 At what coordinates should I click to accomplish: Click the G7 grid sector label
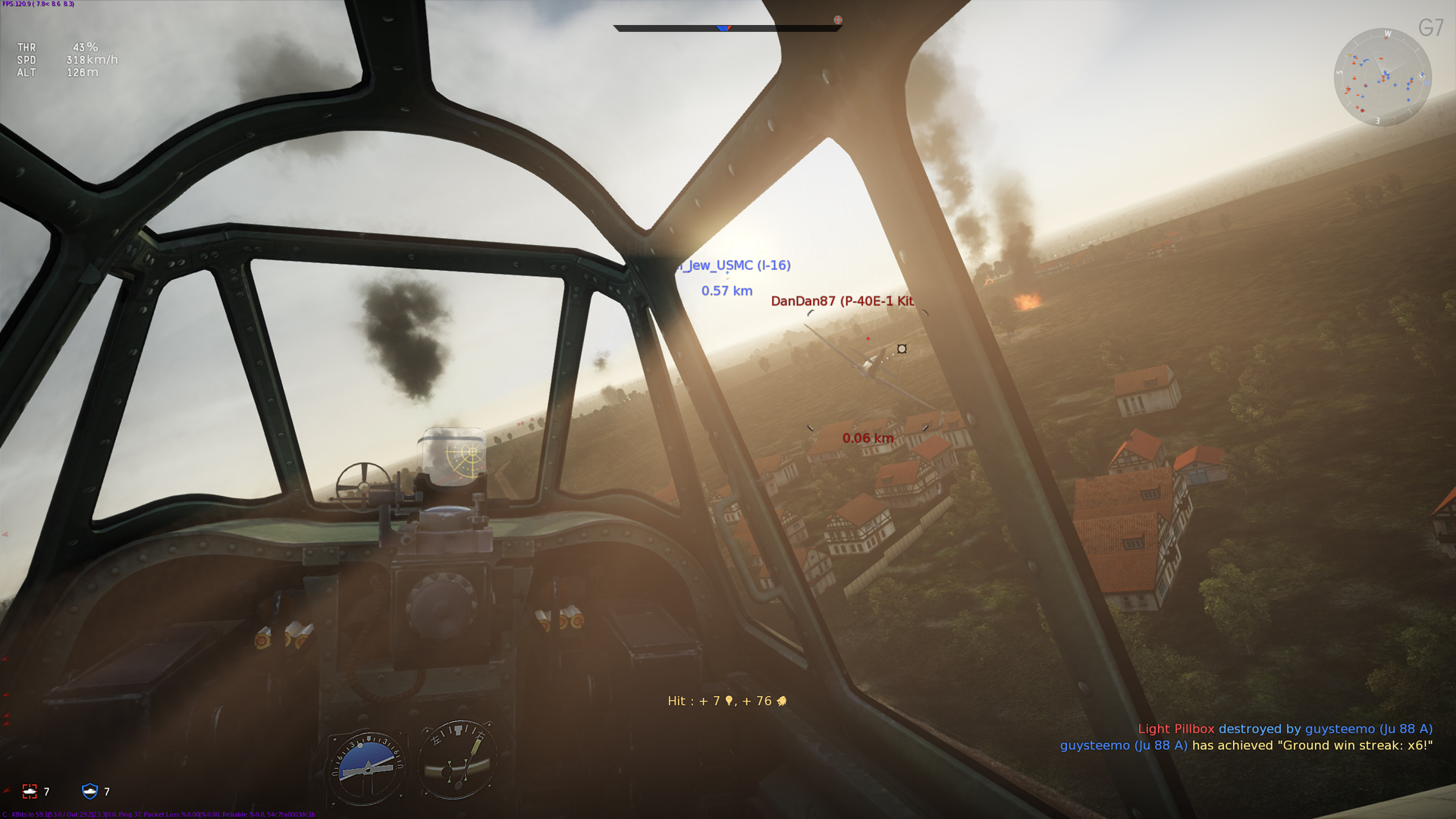pyautogui.click(x=1432, y=27)
